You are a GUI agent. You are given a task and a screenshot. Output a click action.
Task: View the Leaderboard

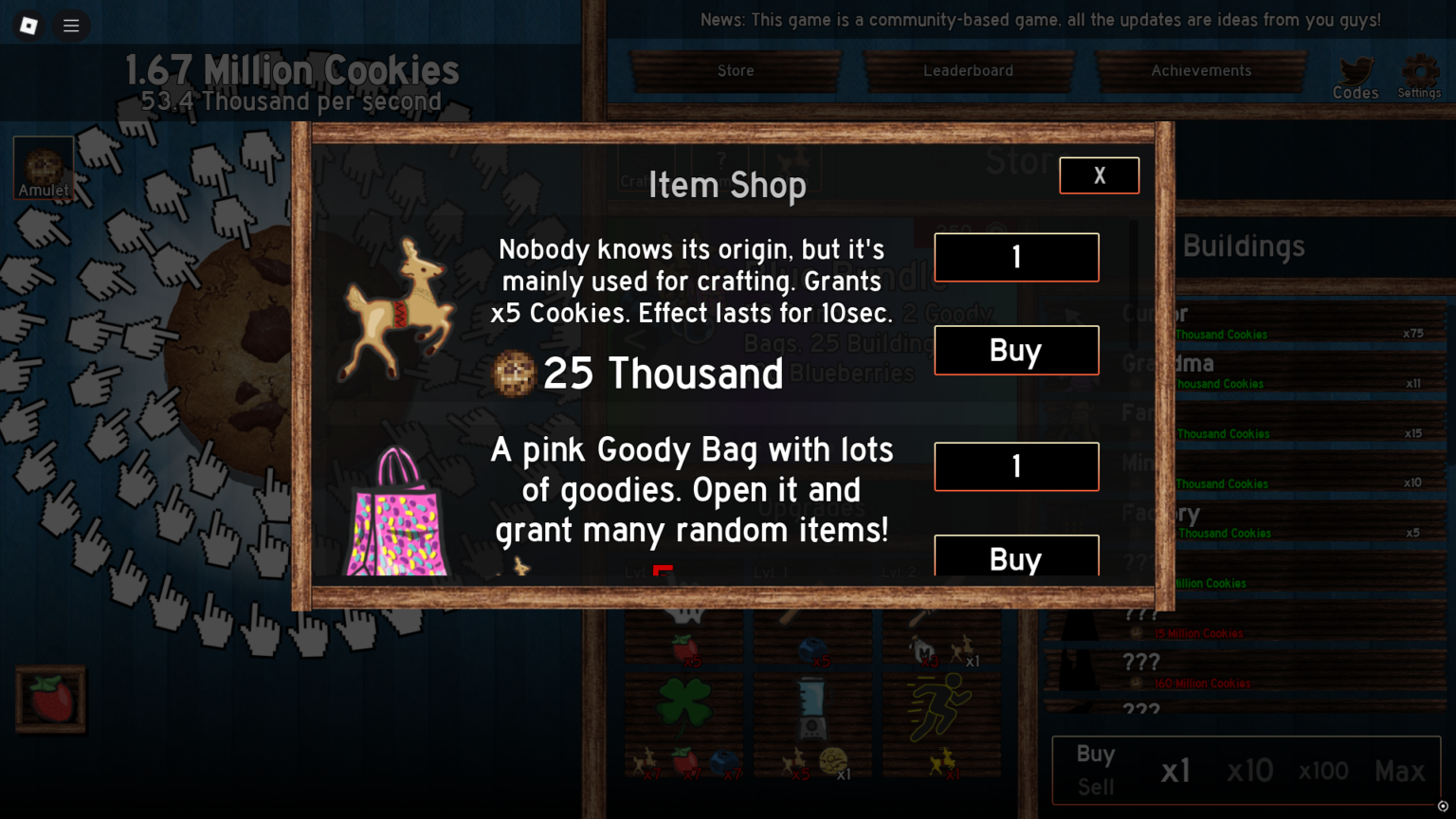pyautogui.click(x=968, y=70)
